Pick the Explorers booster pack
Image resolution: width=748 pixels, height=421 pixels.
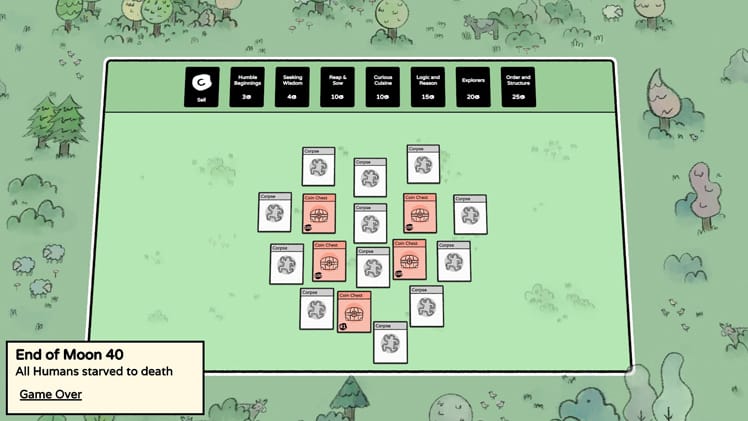tap(473, 87)
